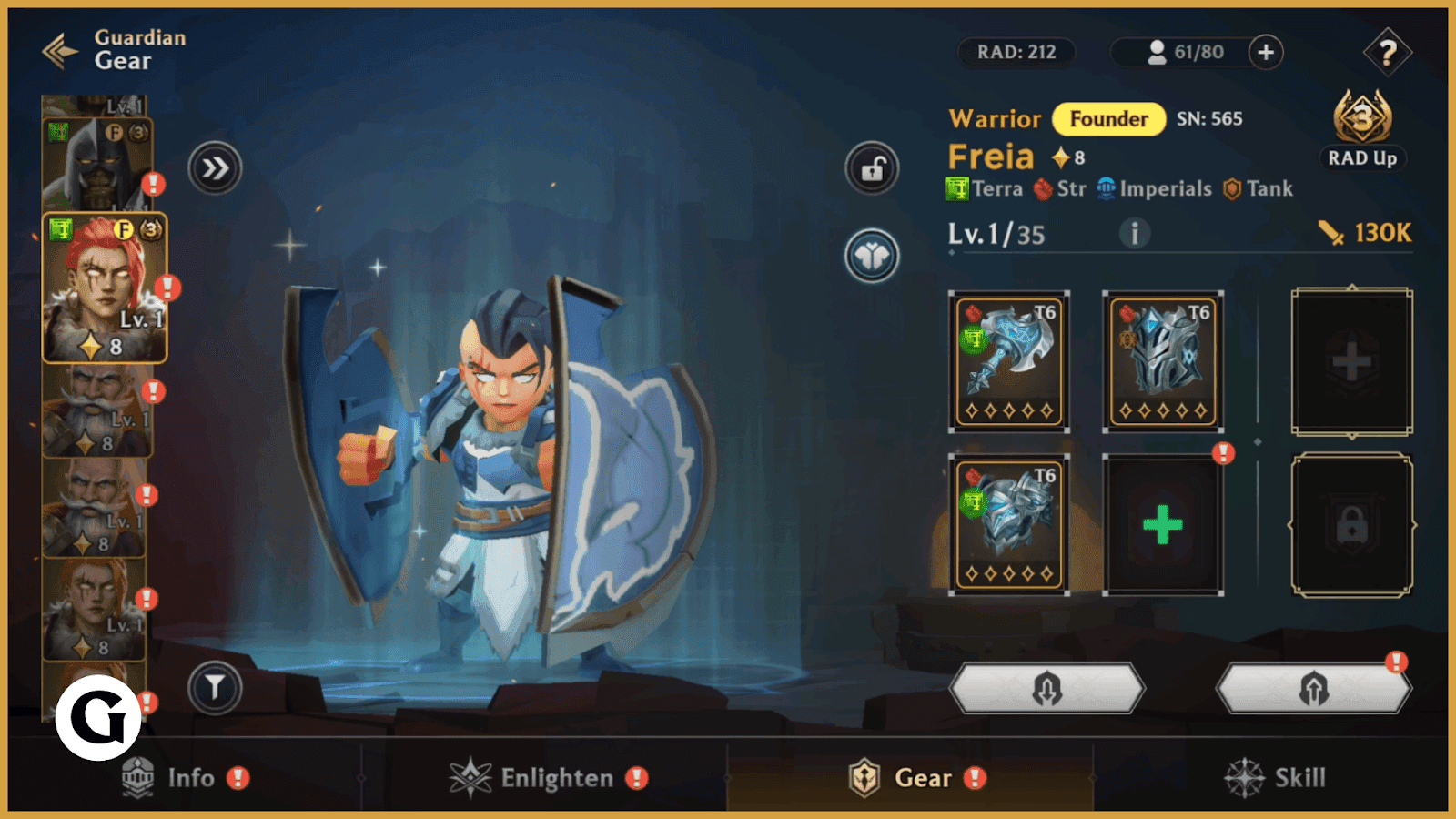Expand the guardian list with double-arrow chevron
The height and width of the screenshot is (819, 1456).
pyautogui.click(x=217, y=168)
